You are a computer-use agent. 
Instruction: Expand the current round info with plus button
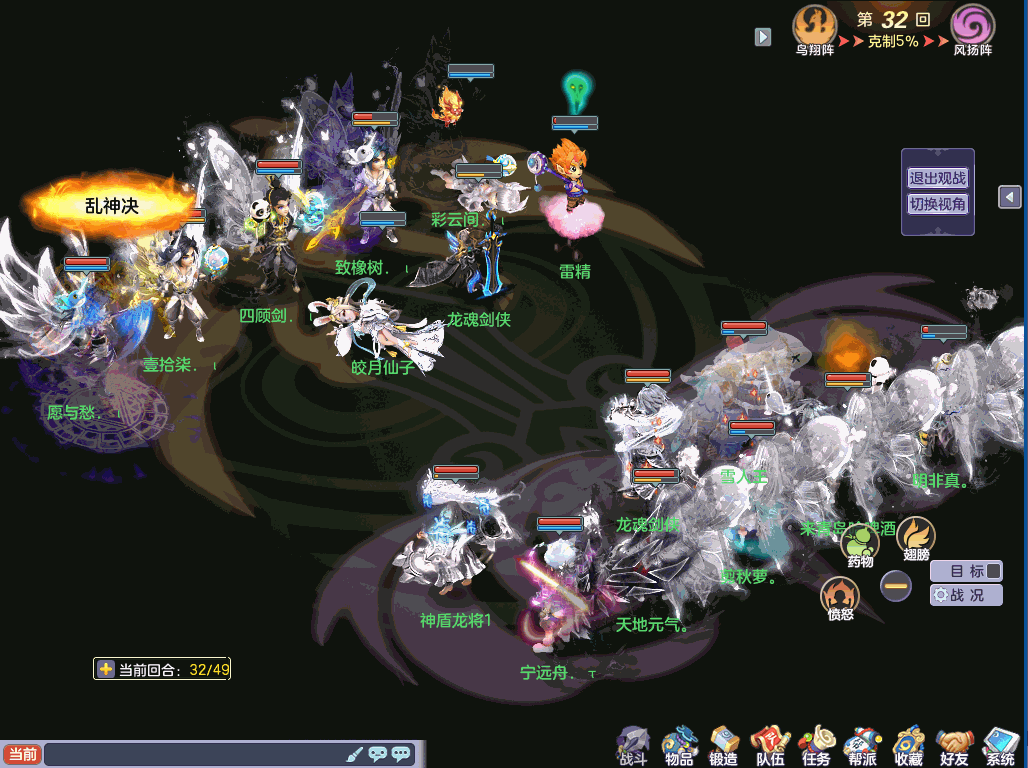coord(105,669)
